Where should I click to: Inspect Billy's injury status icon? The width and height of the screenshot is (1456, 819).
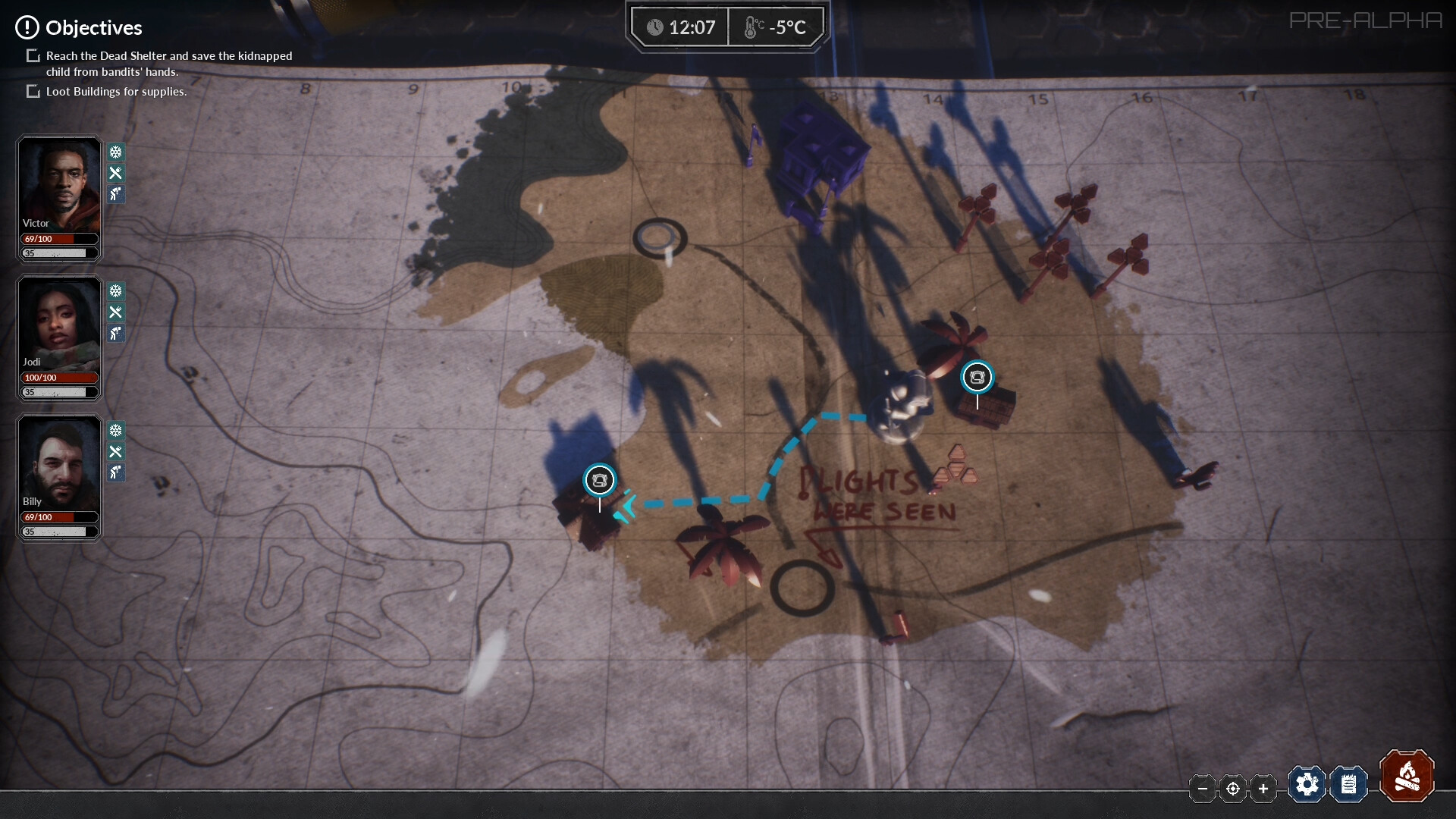pos(115,472)
